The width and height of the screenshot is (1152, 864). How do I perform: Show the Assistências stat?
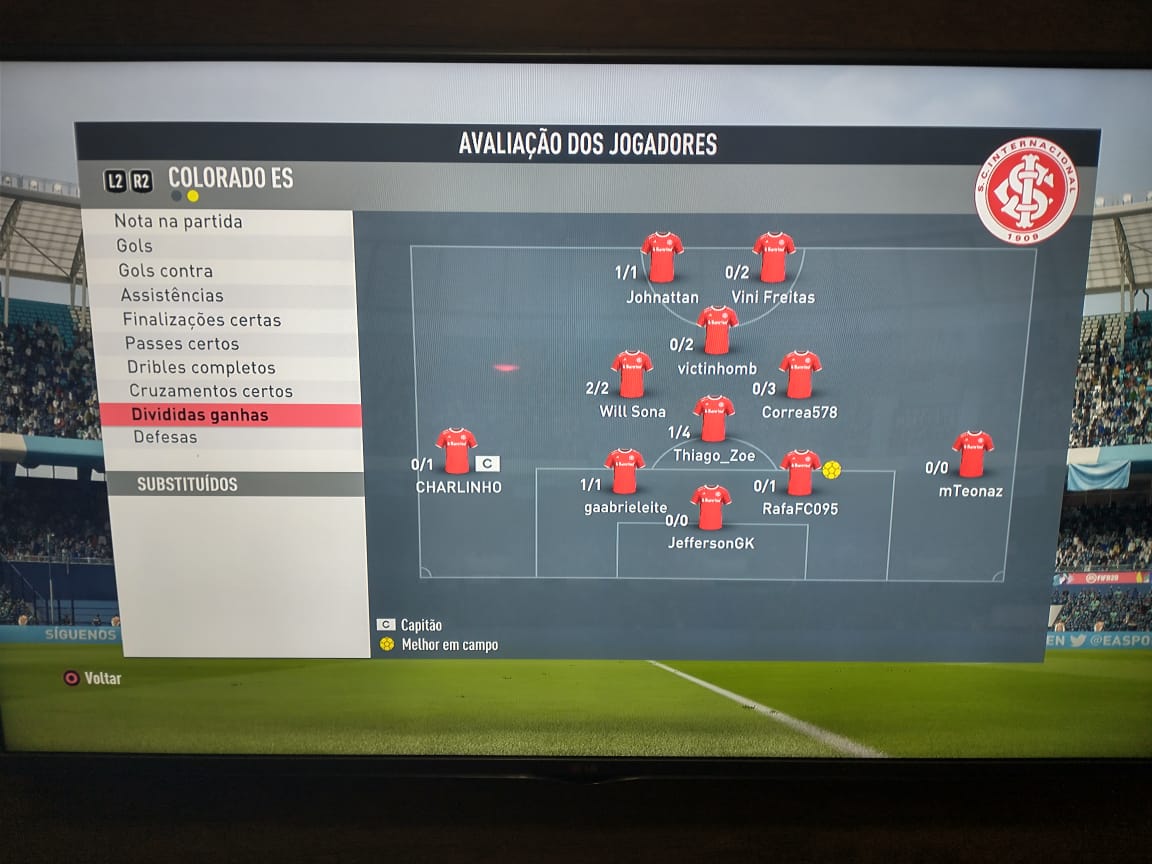tap(172, 295)
